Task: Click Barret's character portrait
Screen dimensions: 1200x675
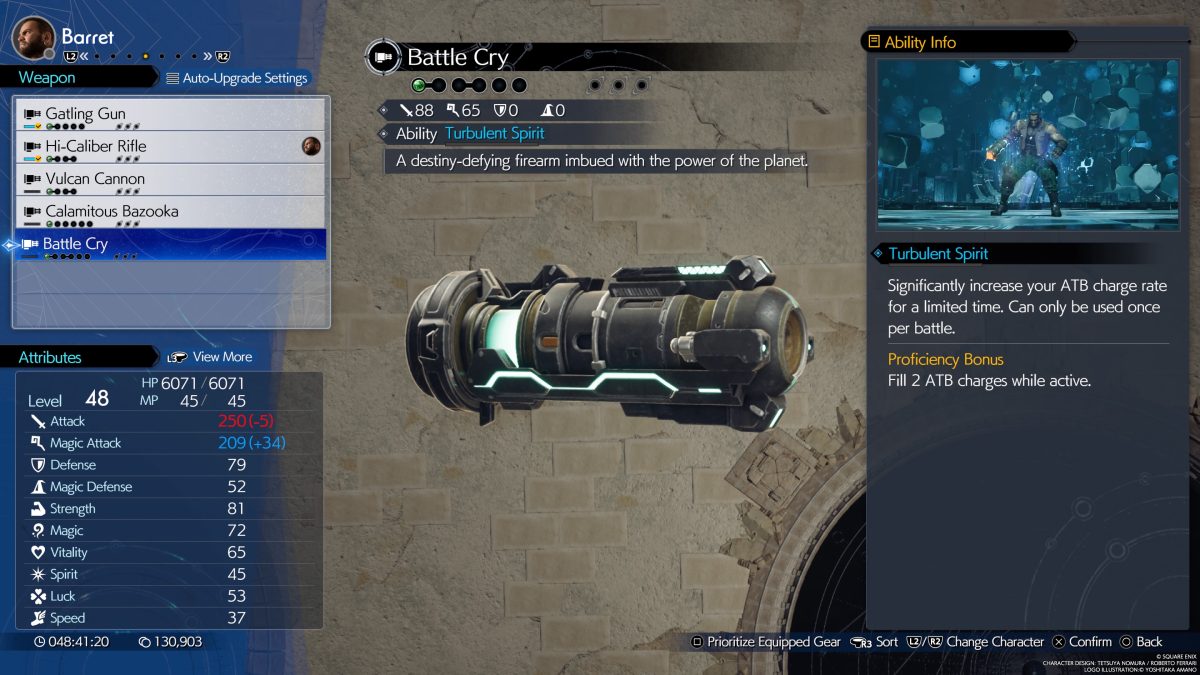Action: click(x=32, y=38)
